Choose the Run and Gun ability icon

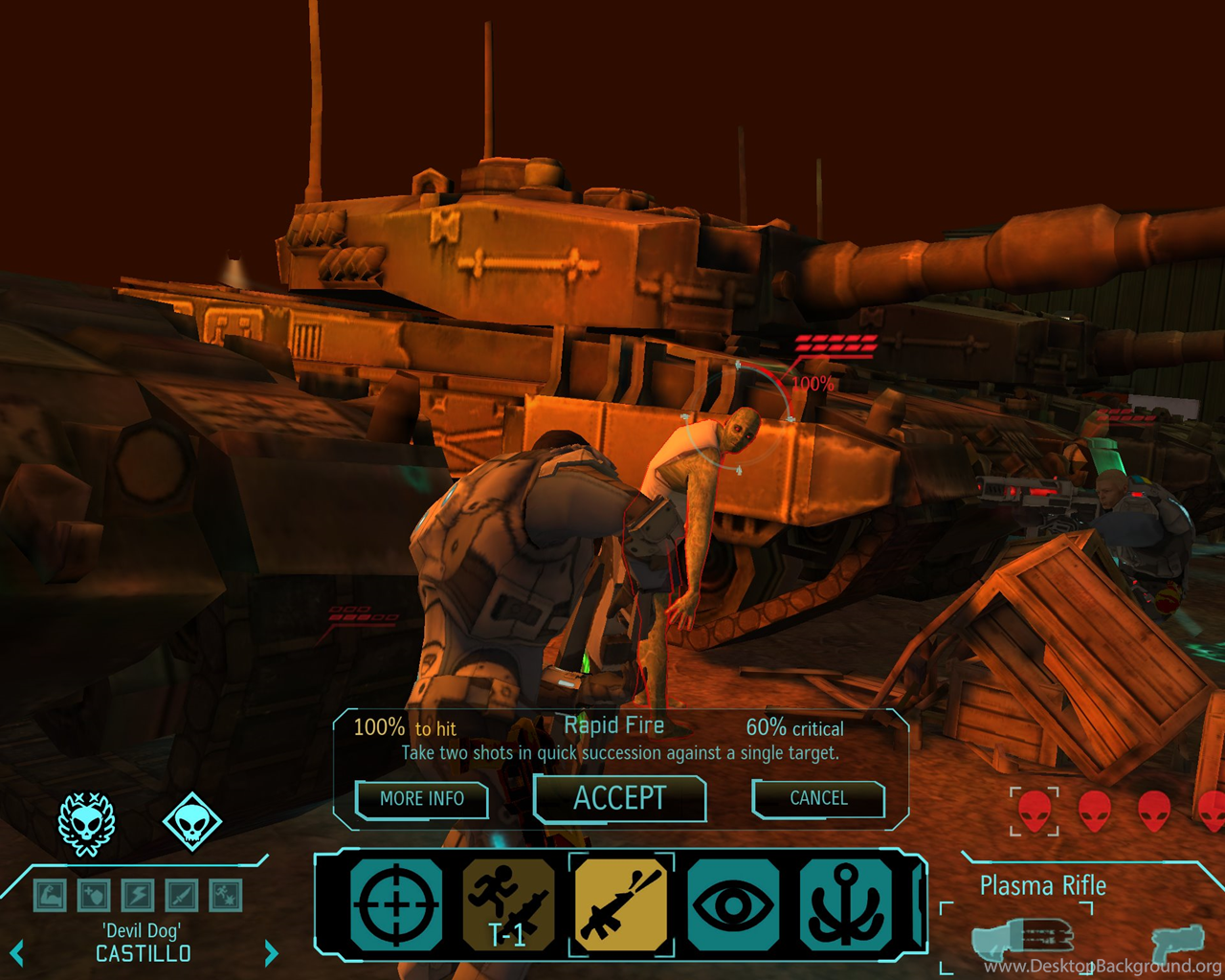(x=508, y=904)
